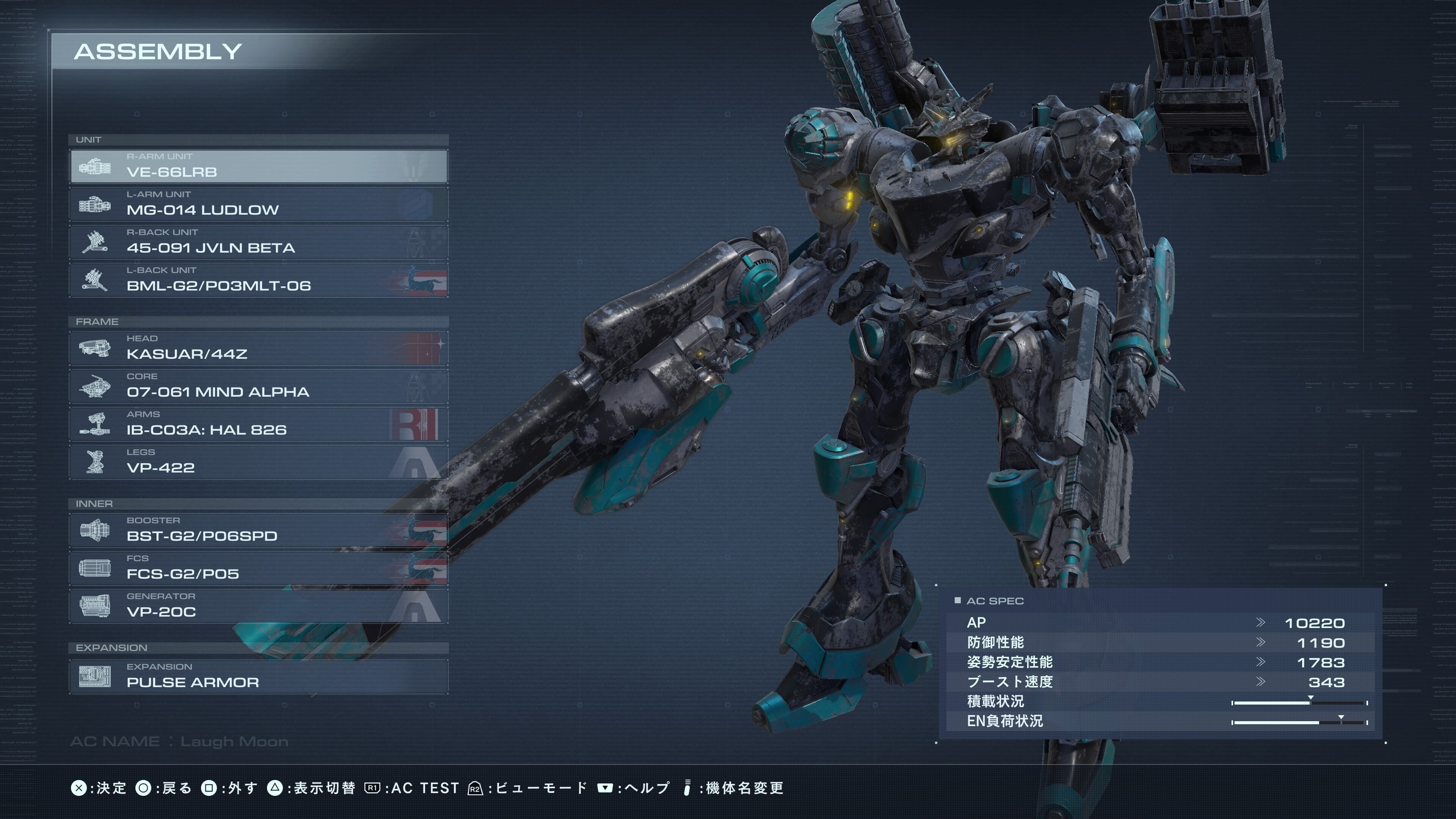
Task: Select the 45-091 JVLN BETA back unit icon
Action: pos(95,242)
